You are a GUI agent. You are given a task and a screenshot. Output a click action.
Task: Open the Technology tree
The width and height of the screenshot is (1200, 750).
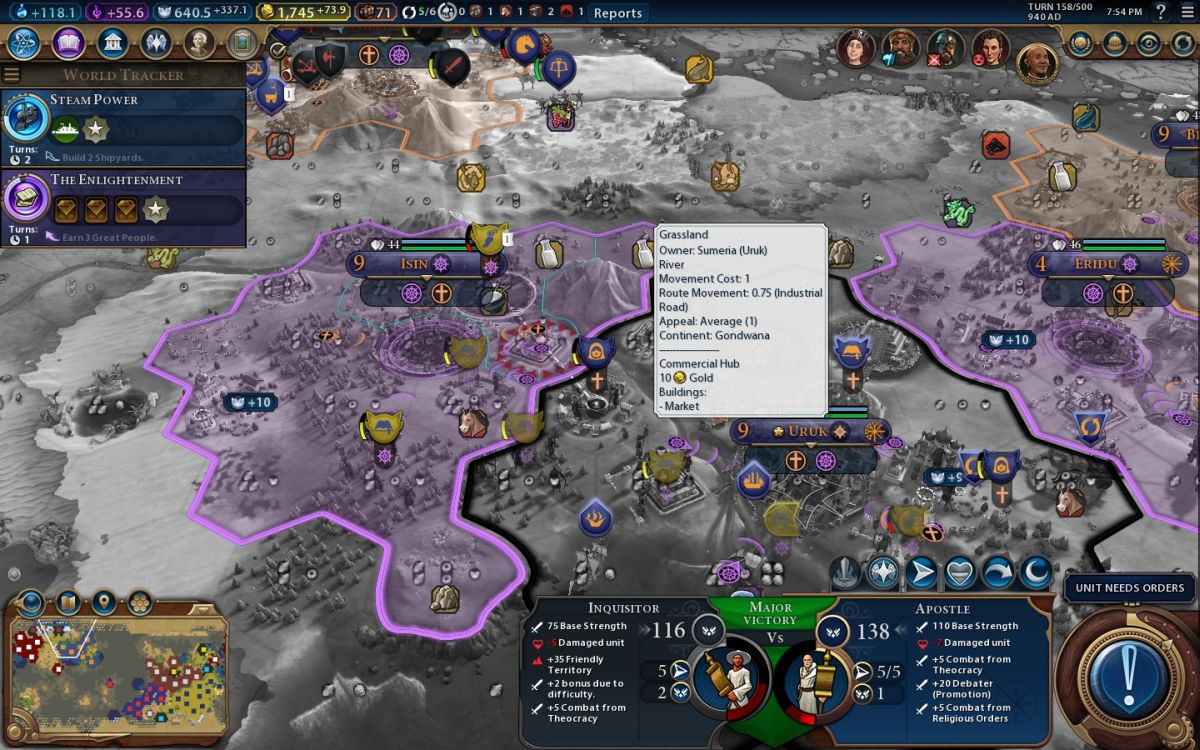click(23, 44)
